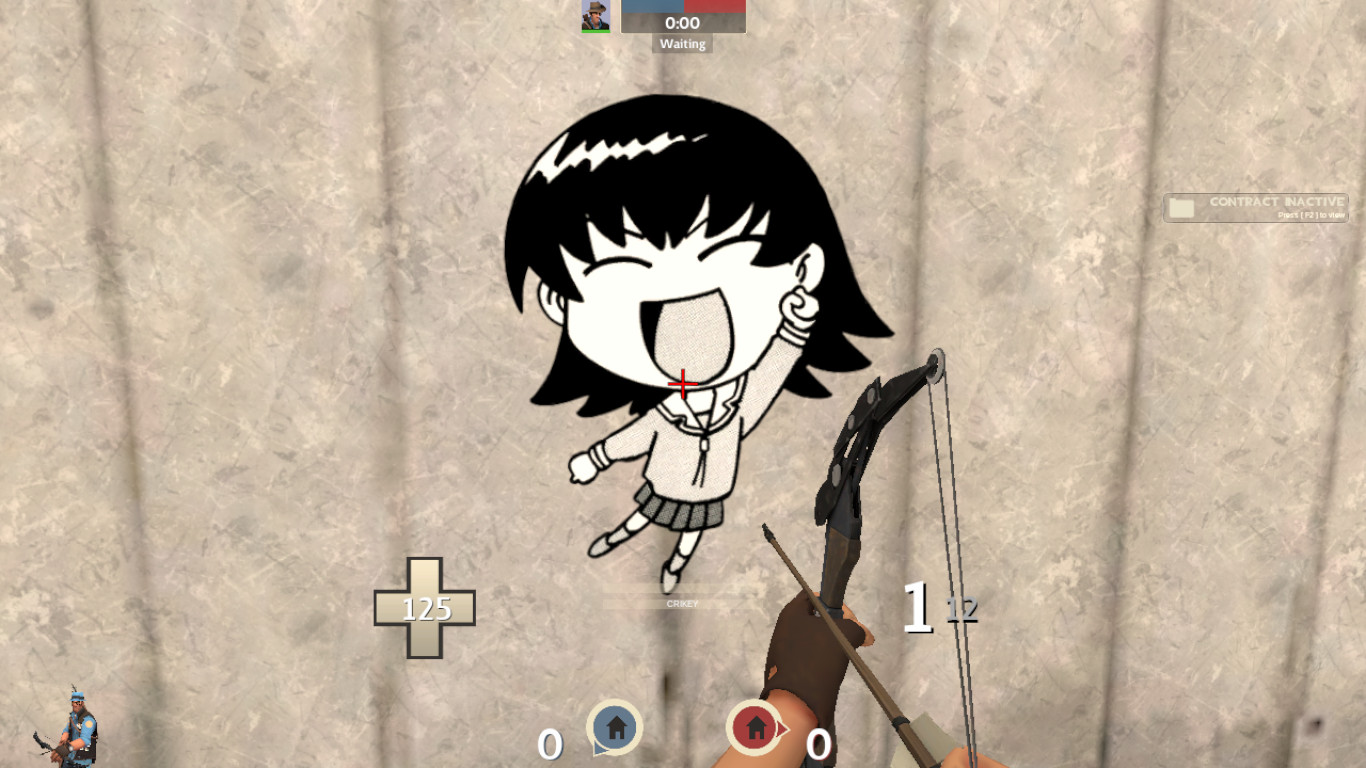Click the Sniper avatar portrait
The image size is (1366, 768).
595,16
